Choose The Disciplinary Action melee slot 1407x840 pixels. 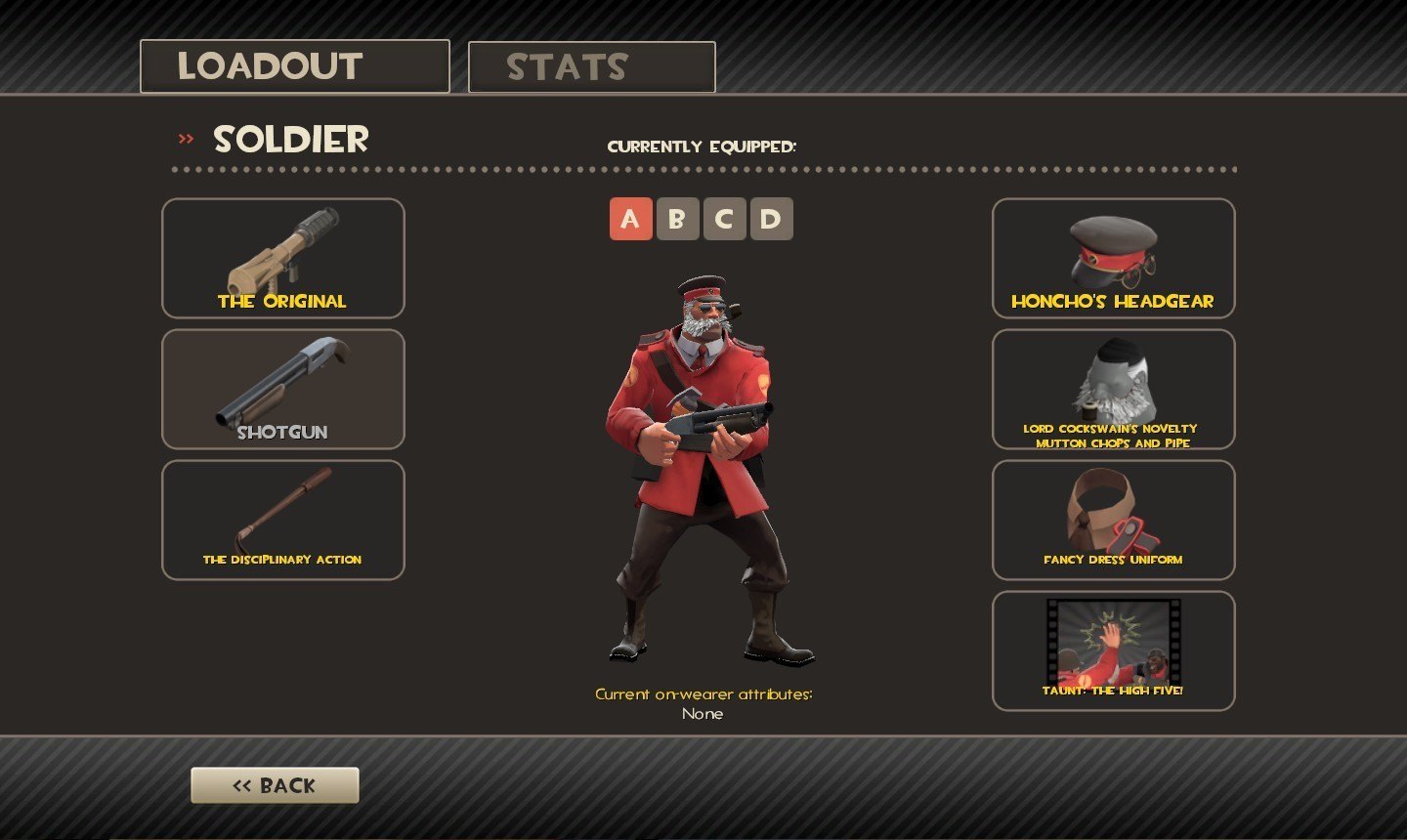(282, 520)
